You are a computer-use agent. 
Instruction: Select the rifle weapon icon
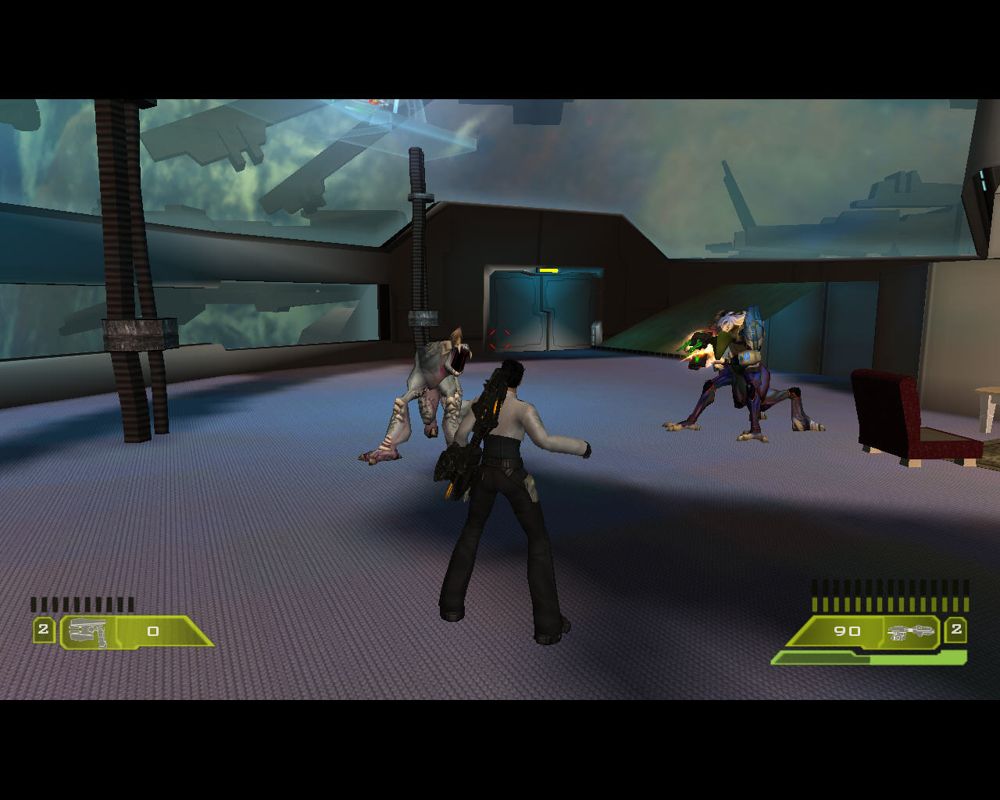(x=909, y=631)
